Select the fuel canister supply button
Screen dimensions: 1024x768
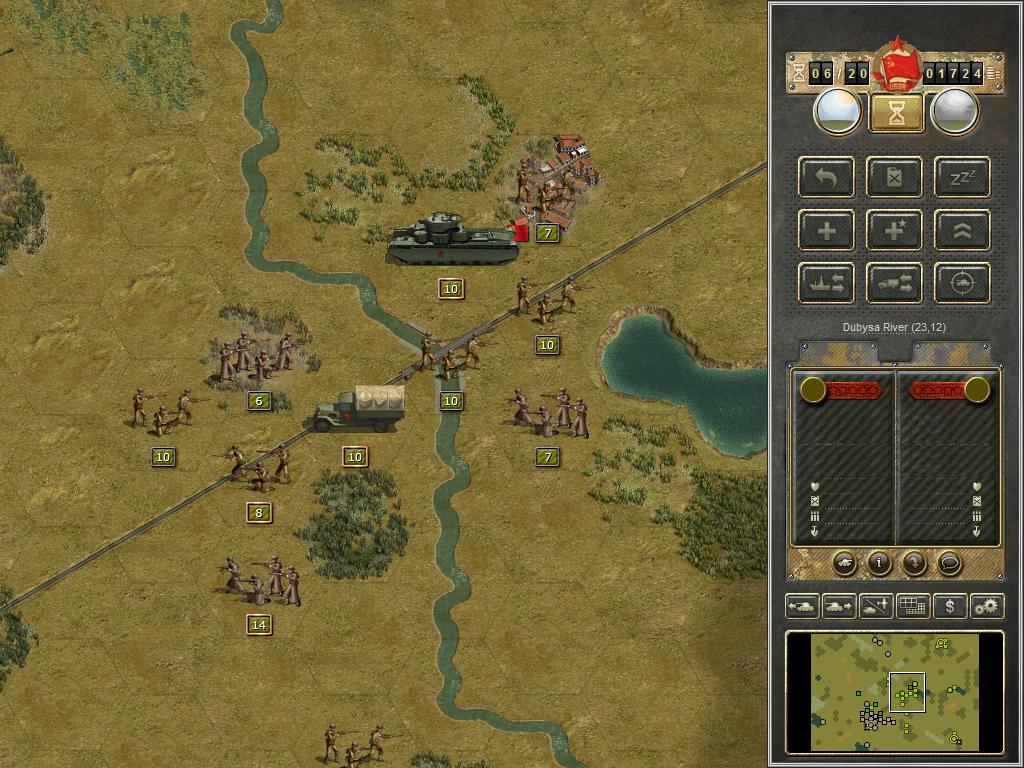tap(895, 178)
